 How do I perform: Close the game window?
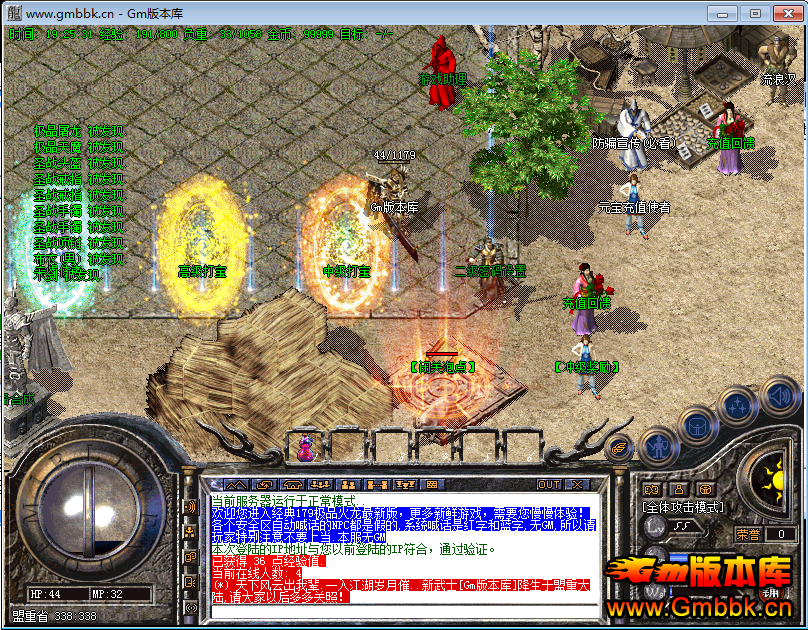784,13
